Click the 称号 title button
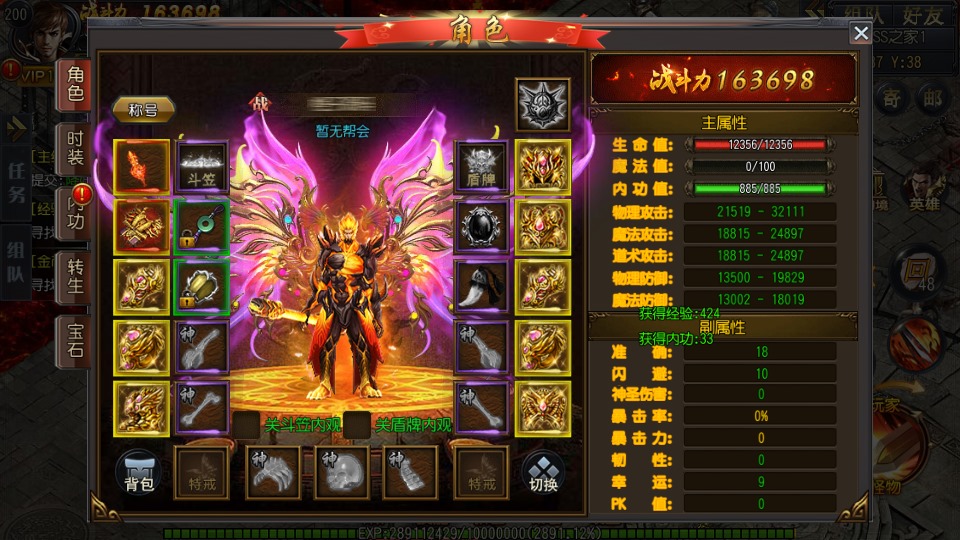Screen dimensions: 960x540 [x=143, y=109]
